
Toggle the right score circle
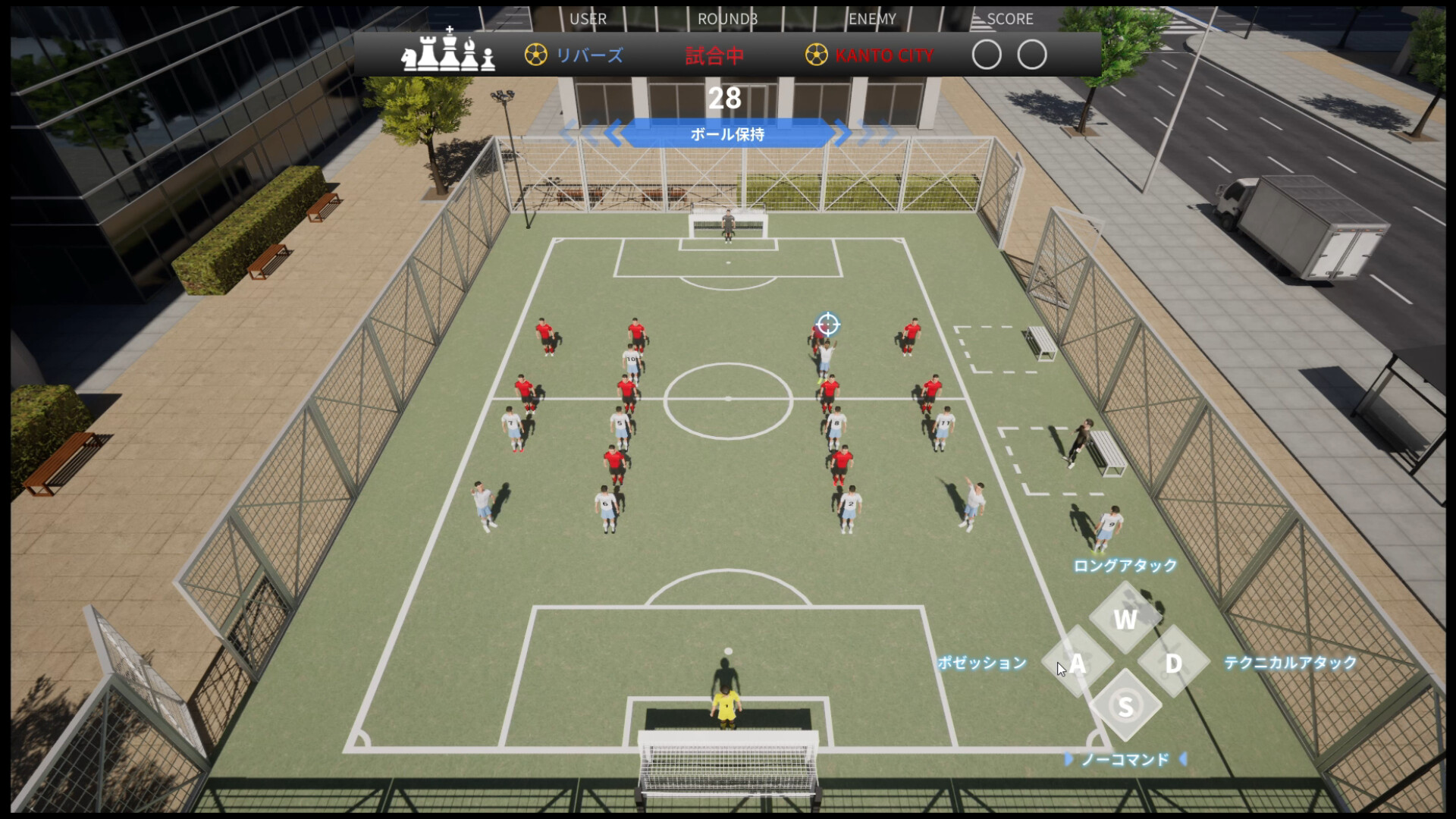point(1031,55)
